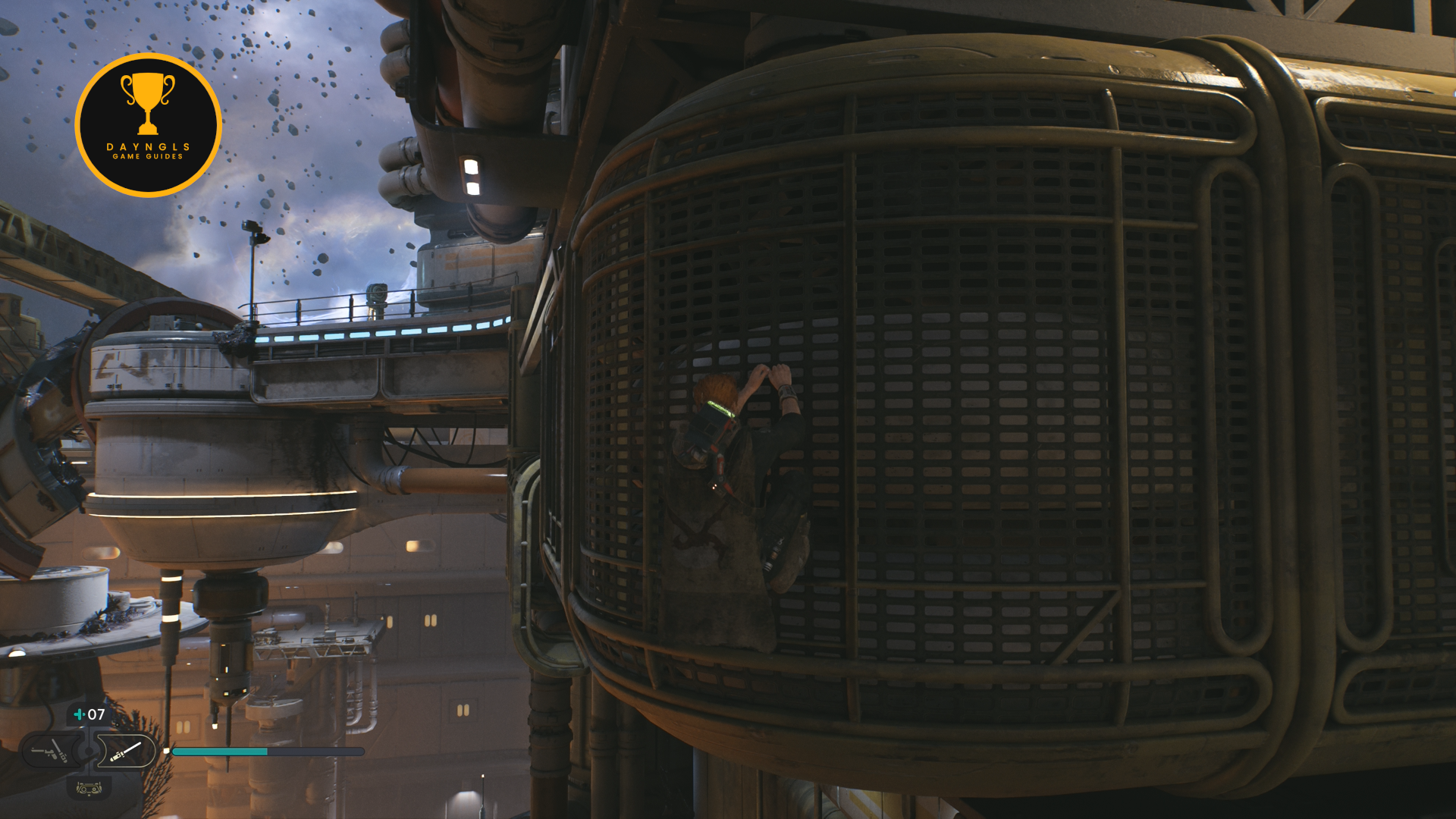The image size is (1456, 819).
Task: Click the Dayngls Game Guides trophy logo
Action: (x=149, y=125)
